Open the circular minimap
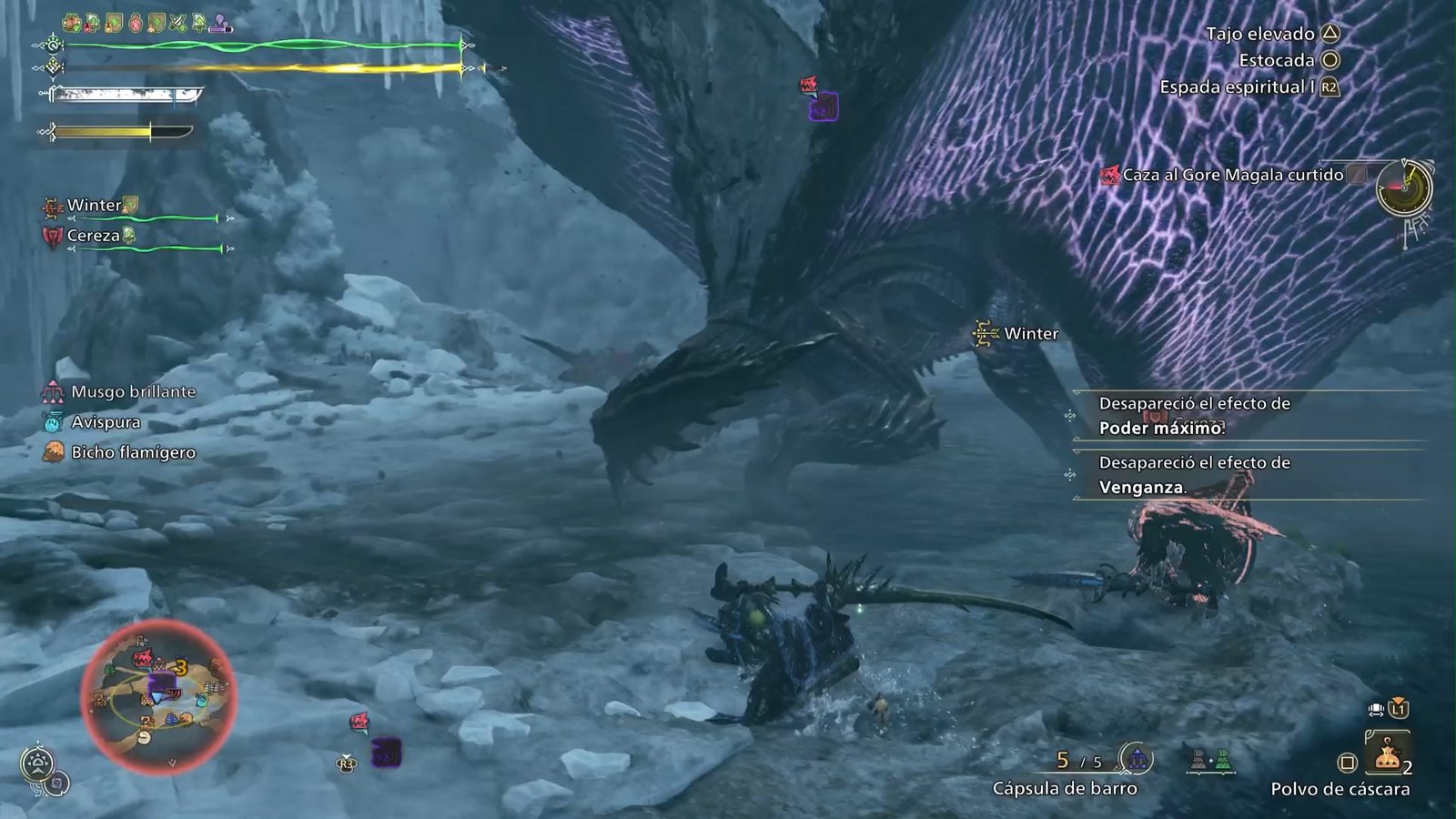 pos(158,697)
